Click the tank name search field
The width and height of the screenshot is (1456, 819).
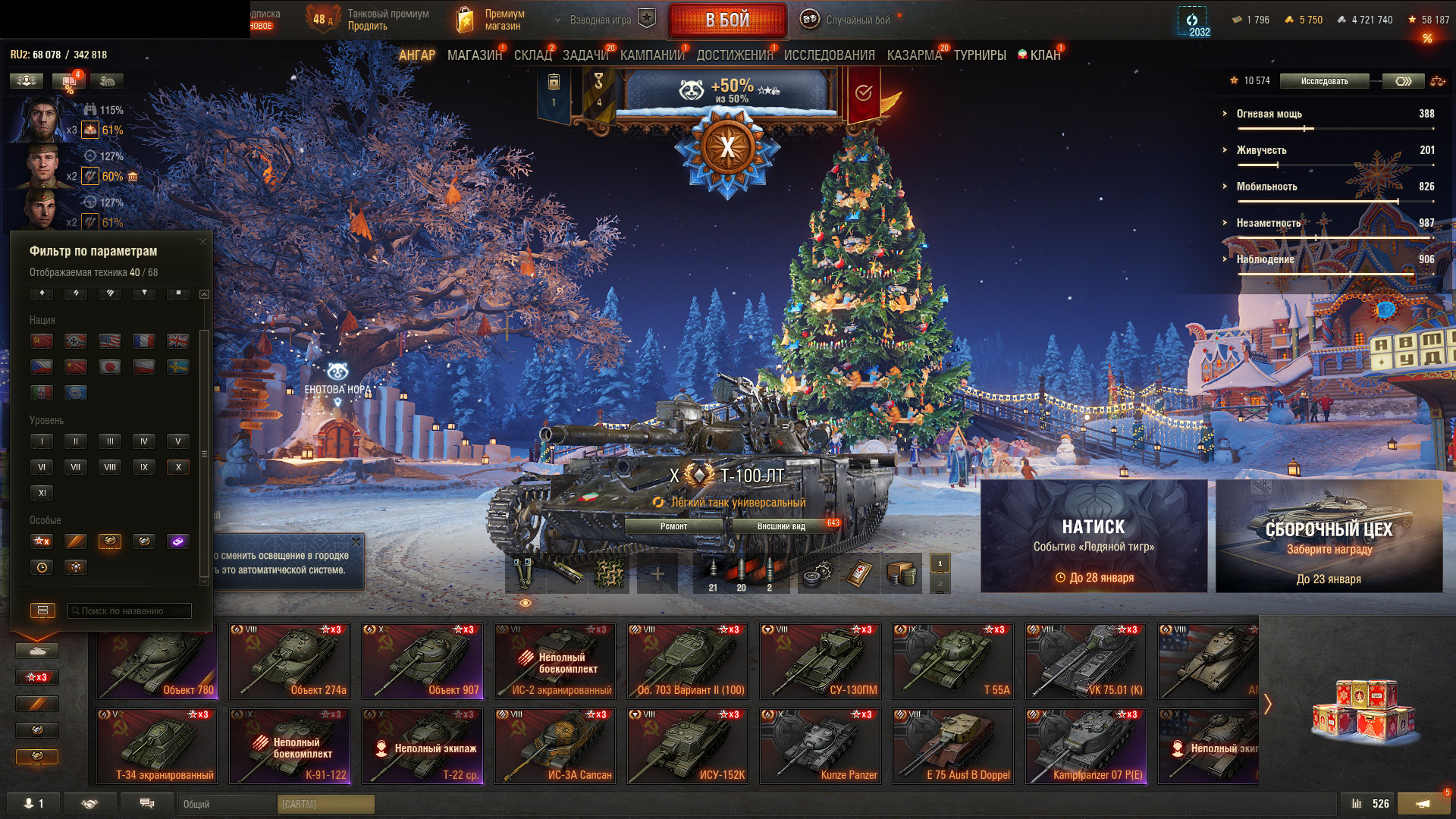pyautogui.click(x=130, y=611)
